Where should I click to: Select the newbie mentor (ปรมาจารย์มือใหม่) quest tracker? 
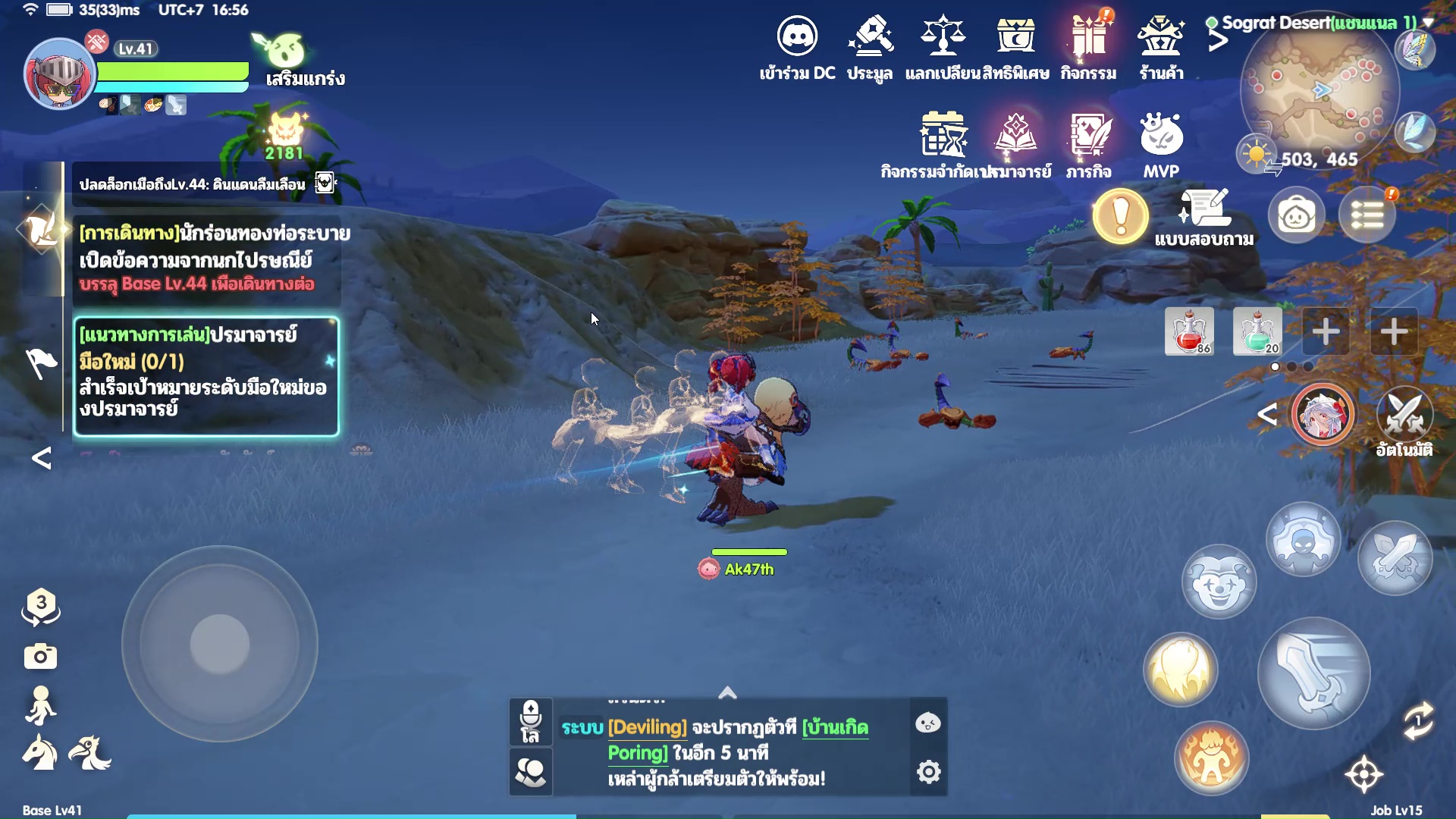[x=206, y=376]
